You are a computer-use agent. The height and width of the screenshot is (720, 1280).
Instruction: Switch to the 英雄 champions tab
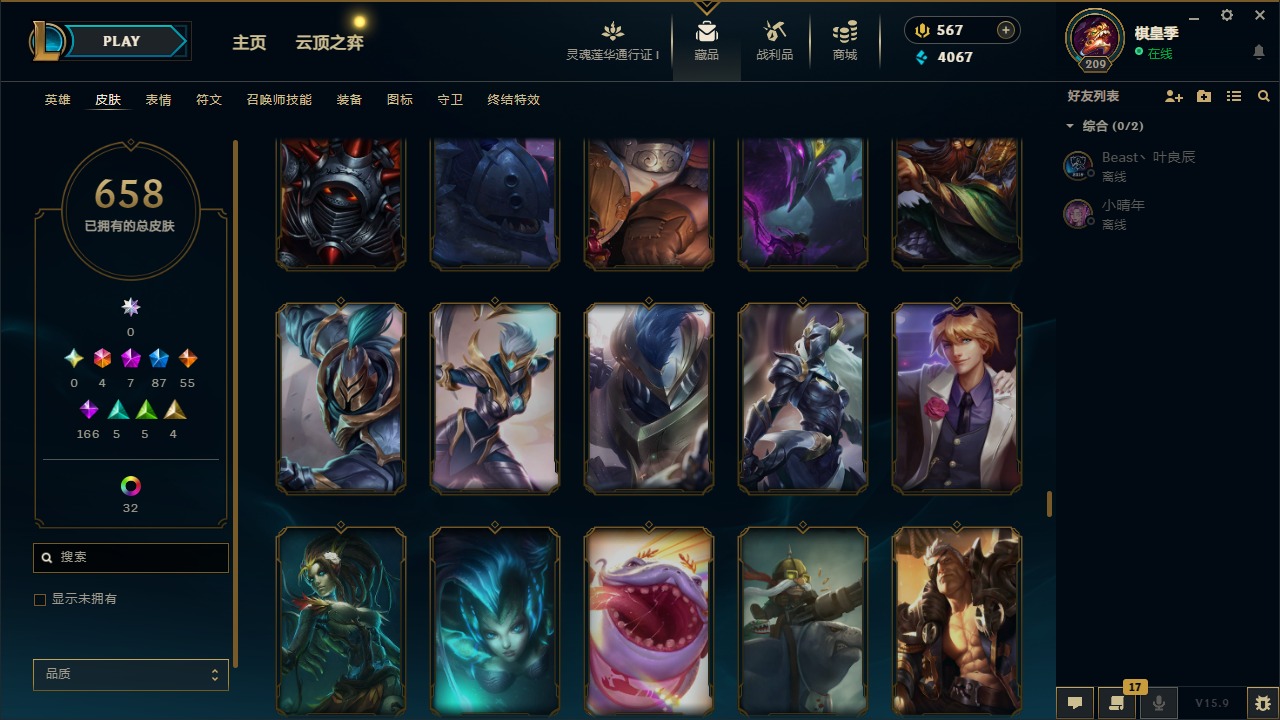click(57, 100)
